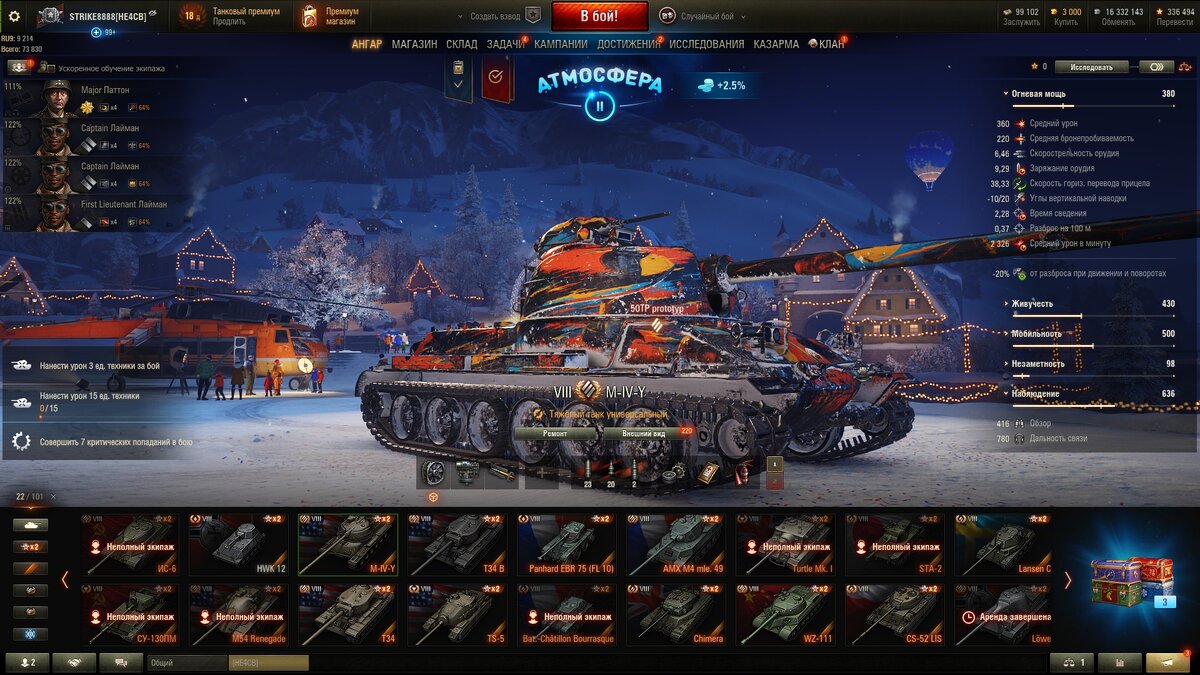Start the battle with the red В бой! button
The image size is (1200, 675).
[x=599, y=16]
